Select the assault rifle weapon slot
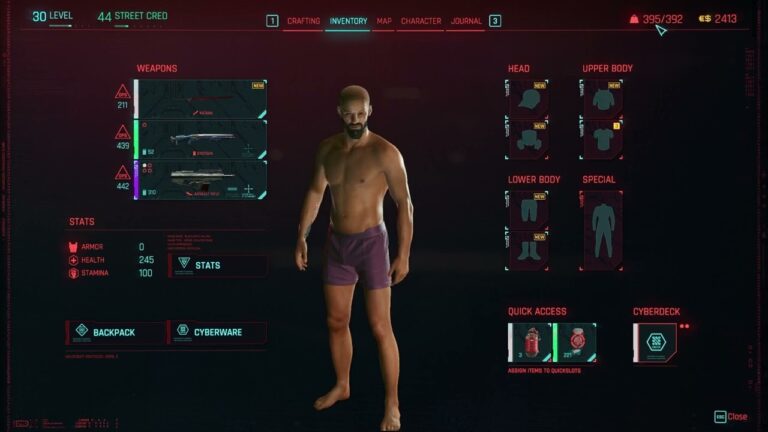 201,180
